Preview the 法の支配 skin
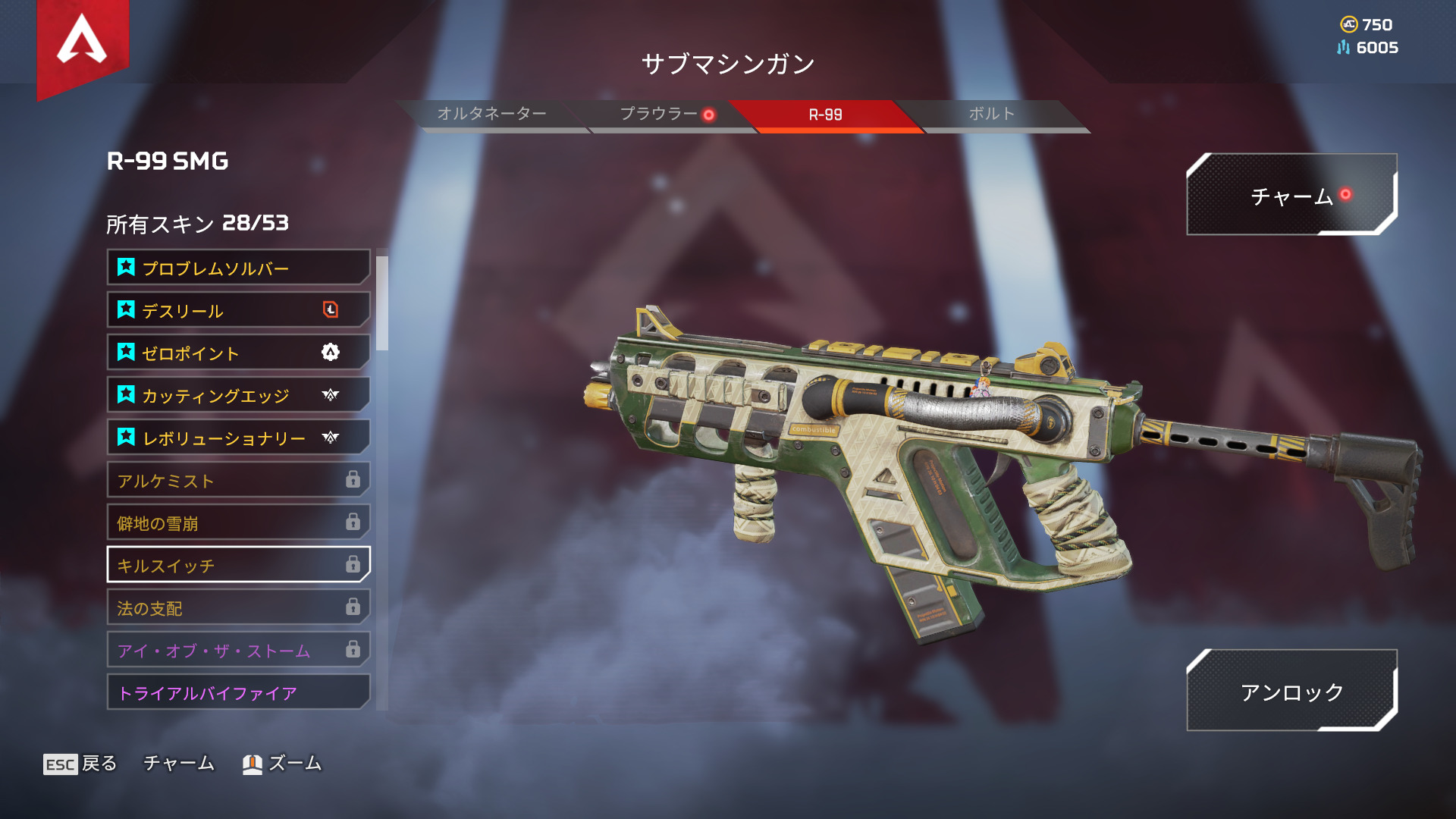 [238, 607]
